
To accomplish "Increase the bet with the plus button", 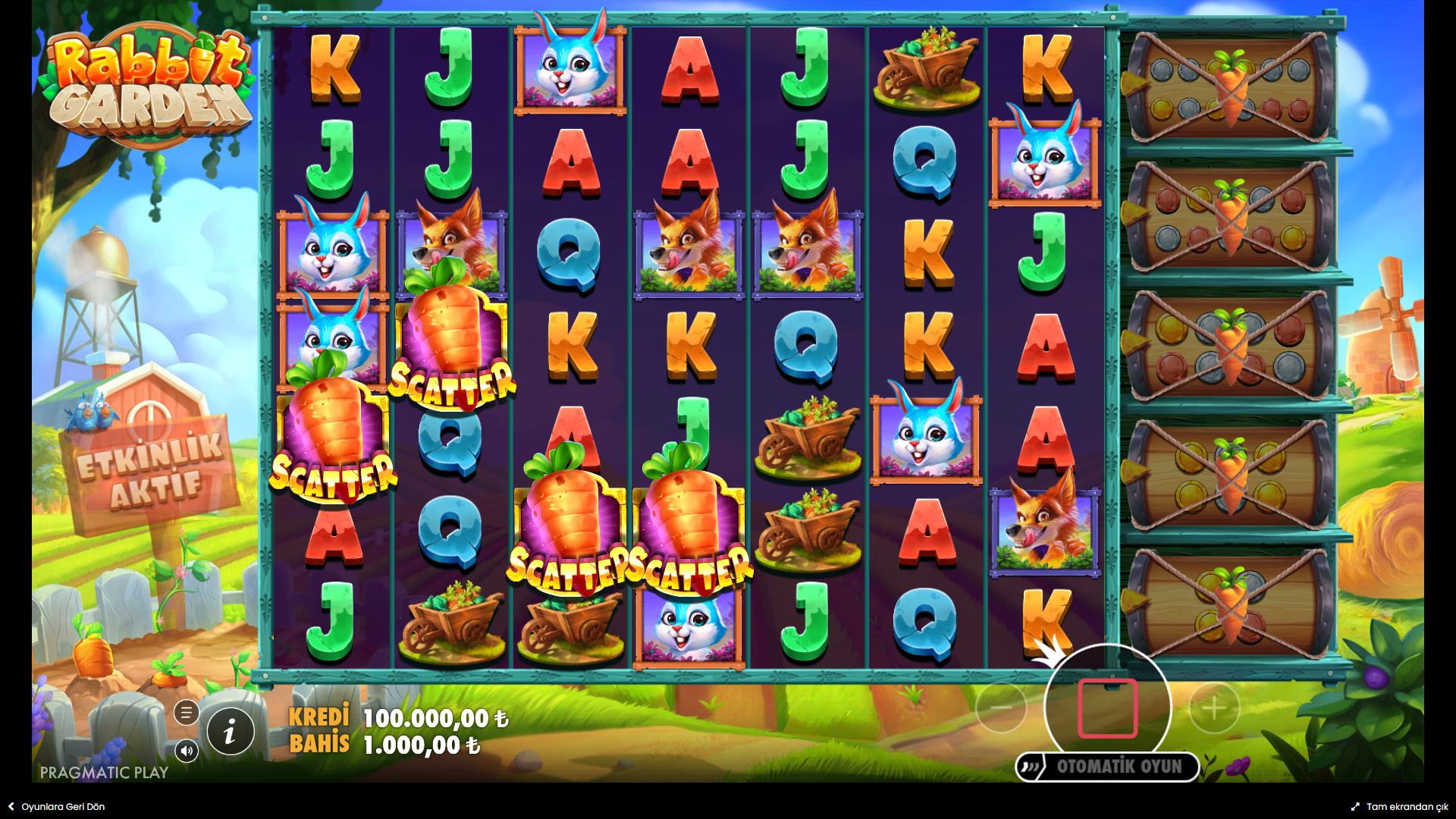I will [1214, 708].
